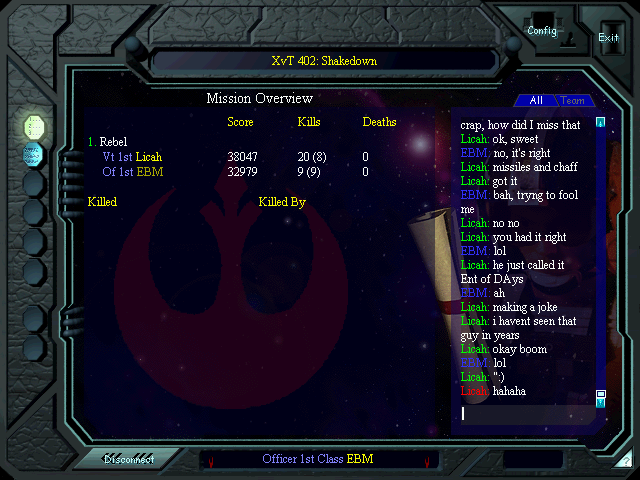Select the lit yellow octagon side button
This screenshot has width=640, height=480.
33,126
